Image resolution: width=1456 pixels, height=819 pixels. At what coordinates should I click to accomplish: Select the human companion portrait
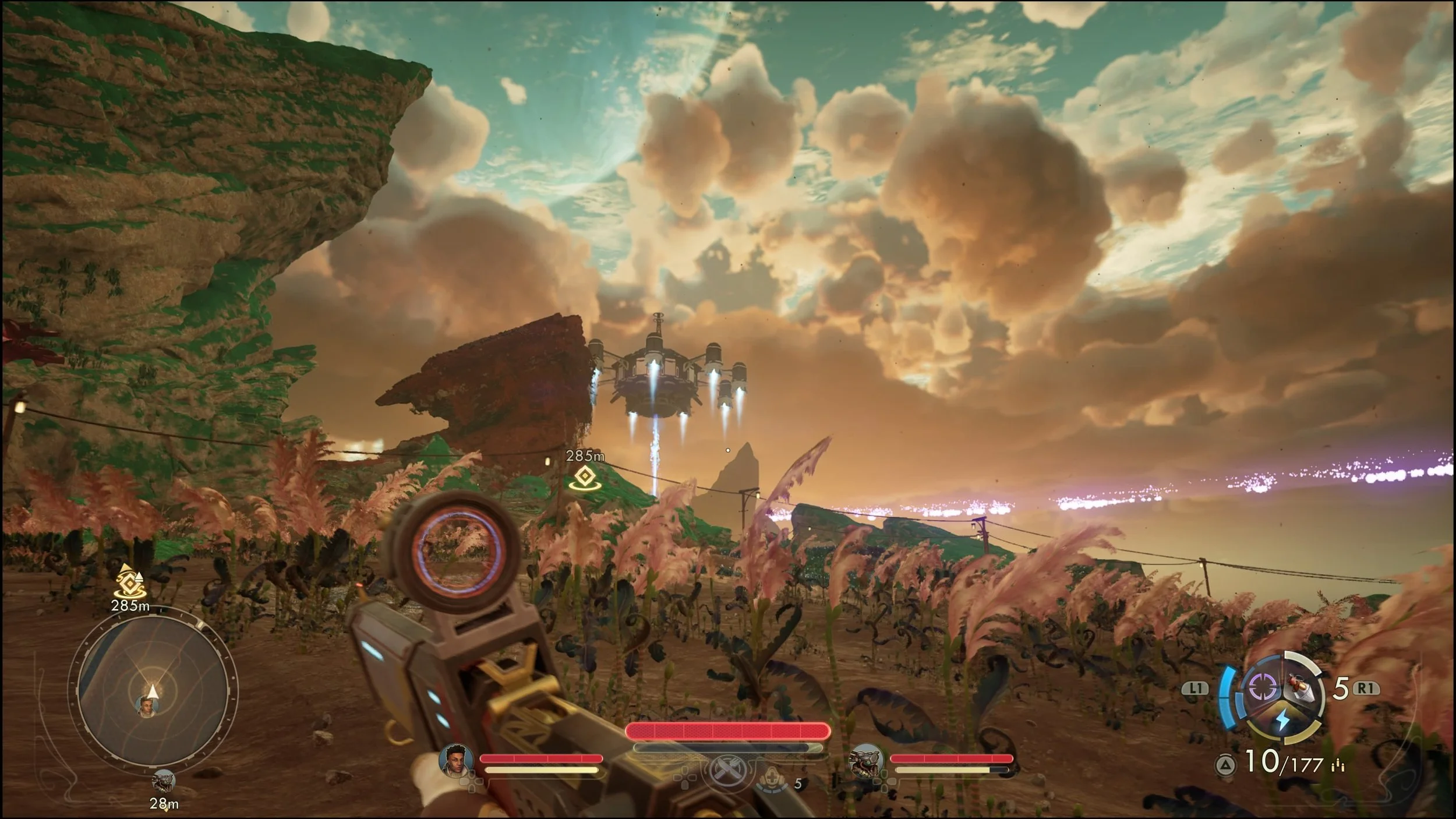(456, 760)
